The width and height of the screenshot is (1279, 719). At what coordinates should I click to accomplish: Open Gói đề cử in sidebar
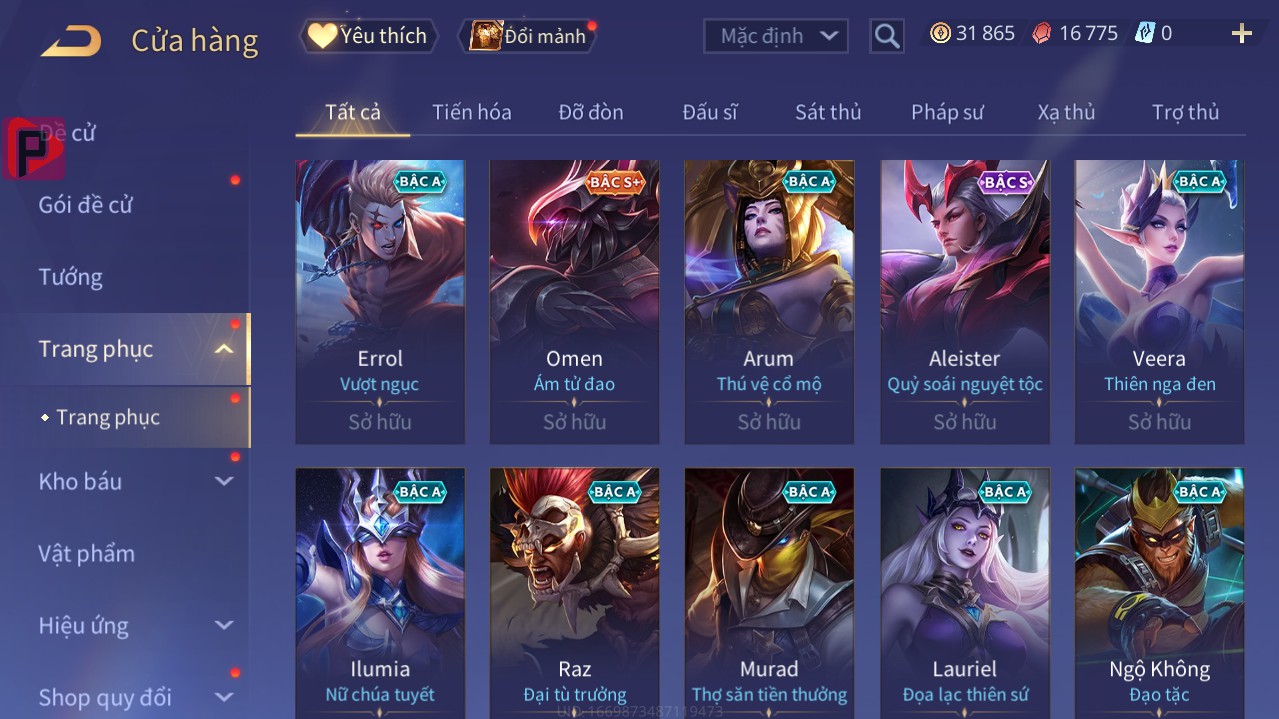coord(86,205)
